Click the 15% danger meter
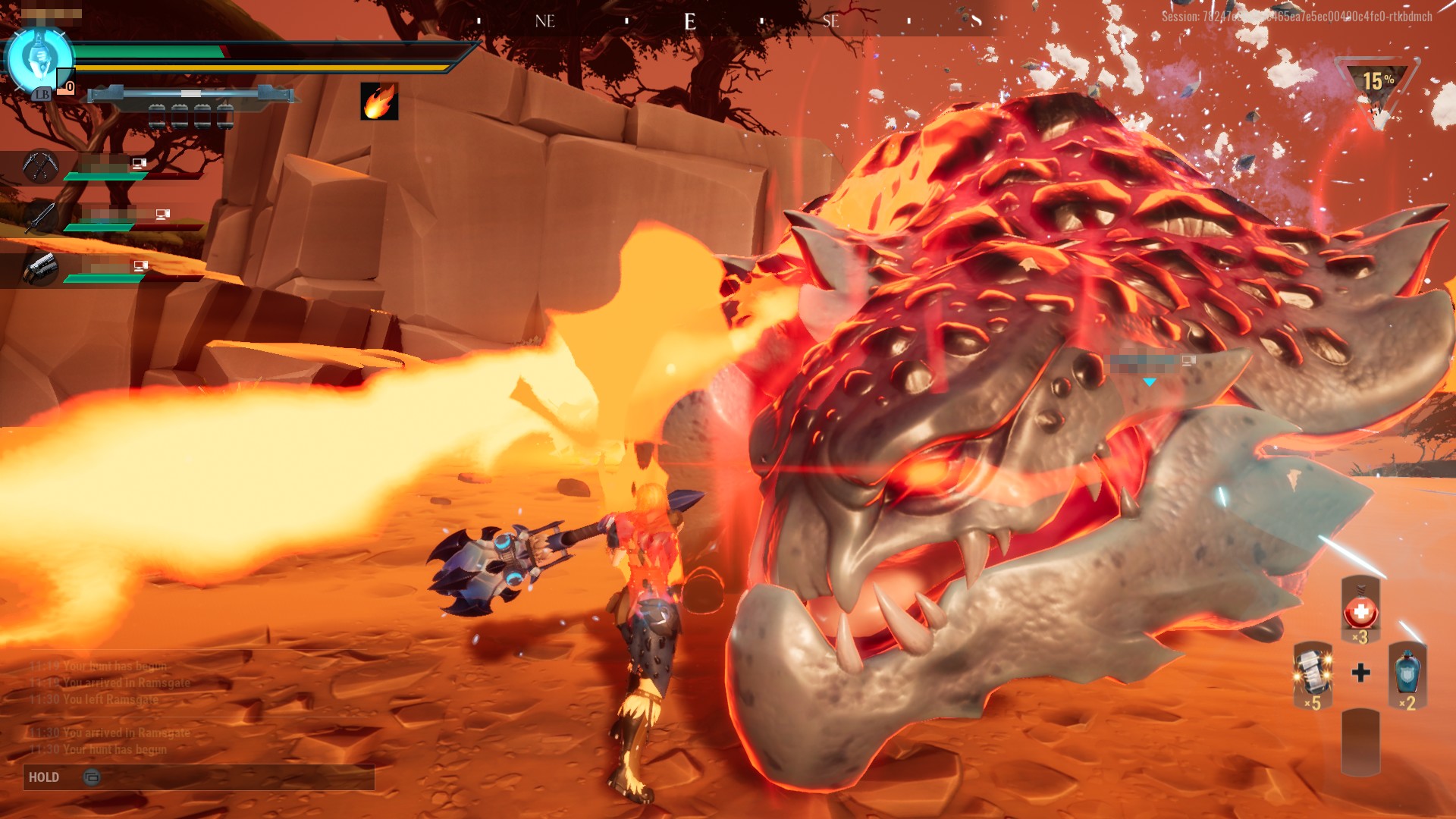This screenshot has width=1456, height=819. [x=1378, y=83]
